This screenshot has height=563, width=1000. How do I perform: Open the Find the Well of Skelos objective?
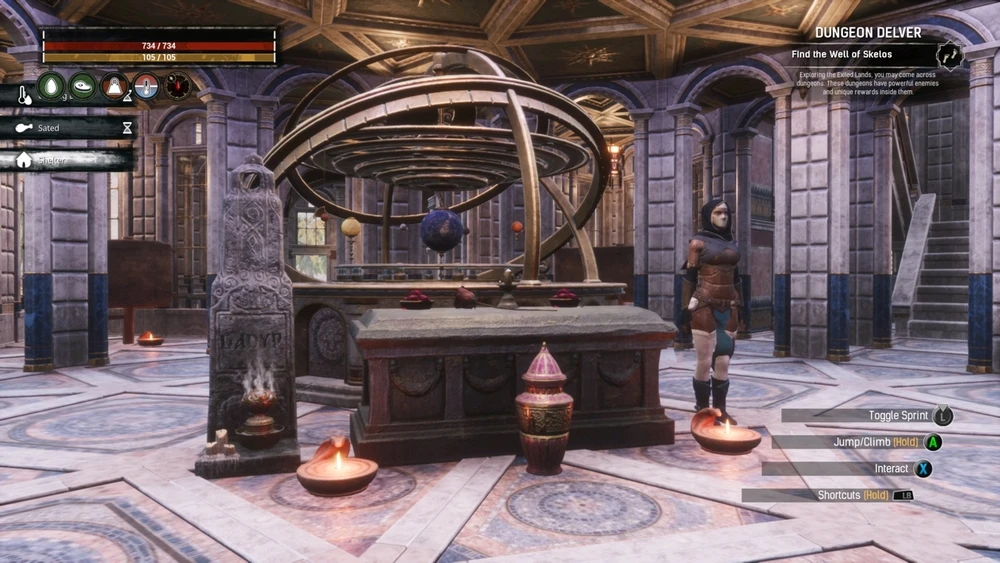pyautogui.click(x=862, y=56)
